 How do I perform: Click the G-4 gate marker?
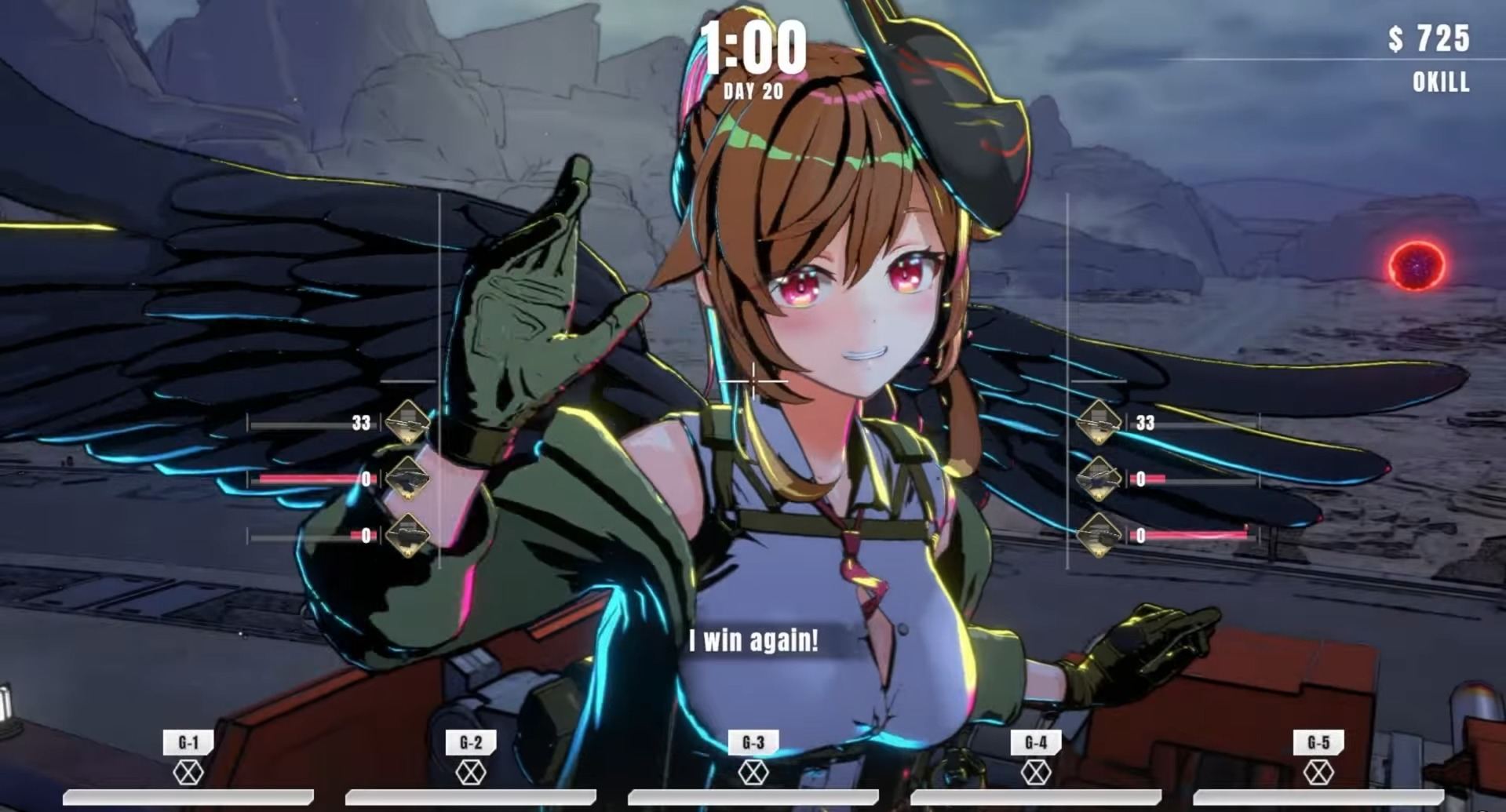tap(1036, 742)
